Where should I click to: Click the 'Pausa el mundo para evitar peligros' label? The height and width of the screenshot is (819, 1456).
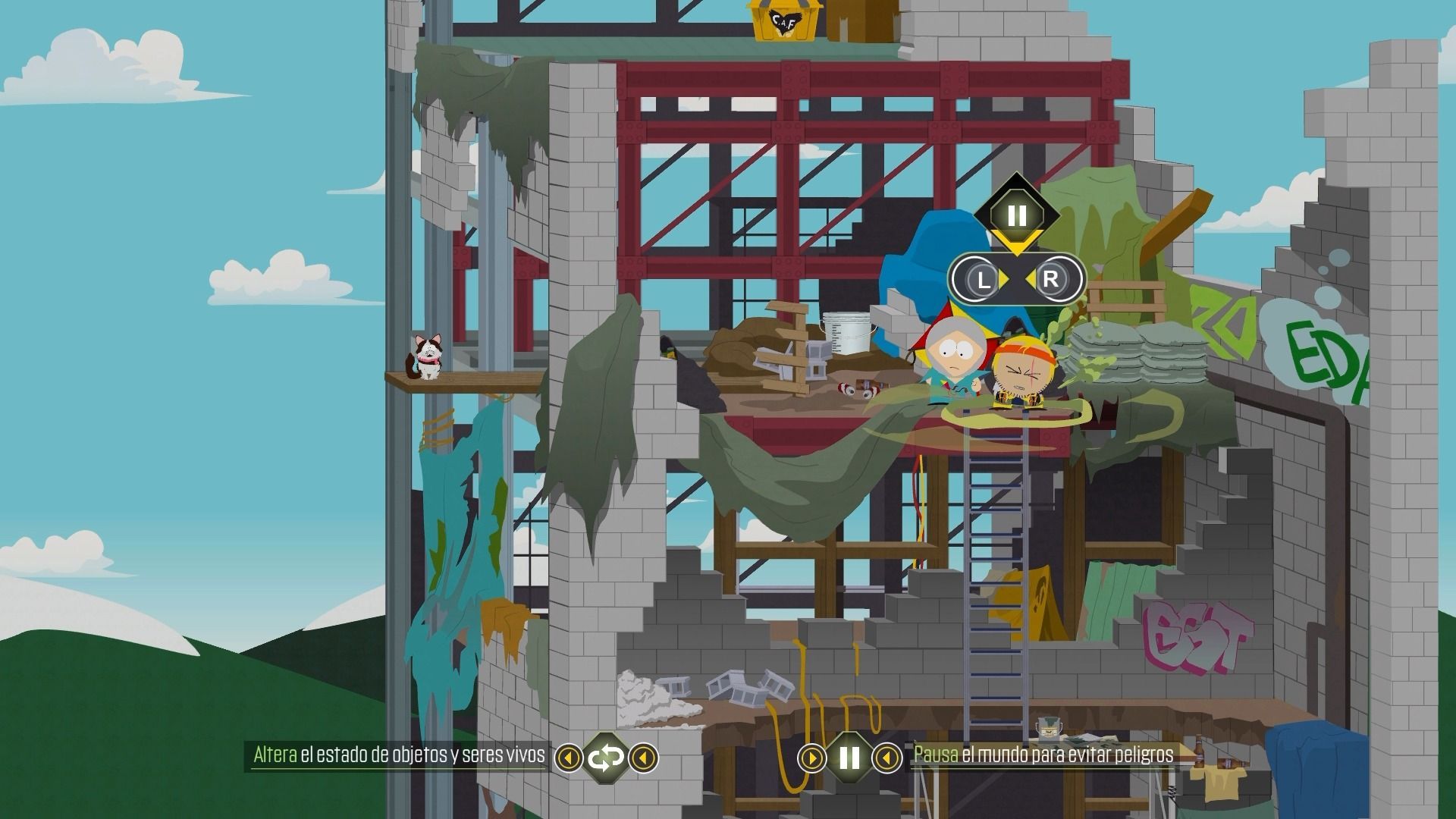pyautogui.click(x=1043, y=755)
